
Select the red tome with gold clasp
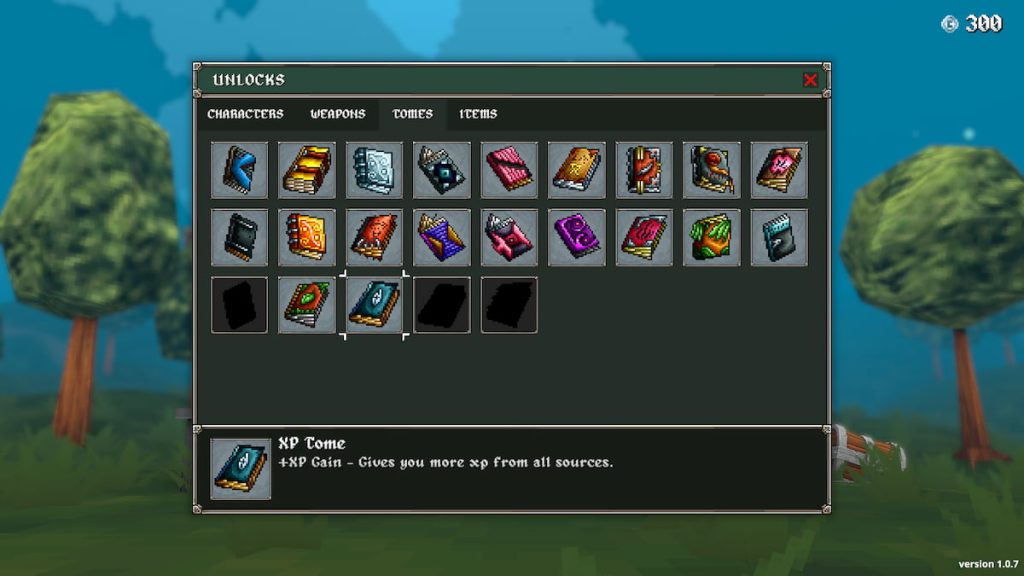coord(645,170)
